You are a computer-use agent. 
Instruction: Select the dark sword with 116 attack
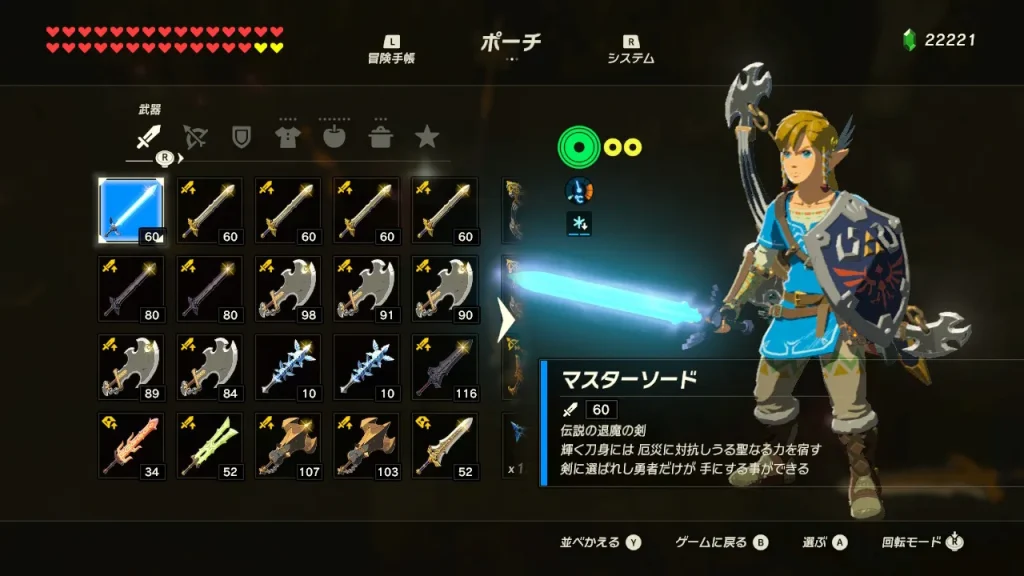click(444, 367)
